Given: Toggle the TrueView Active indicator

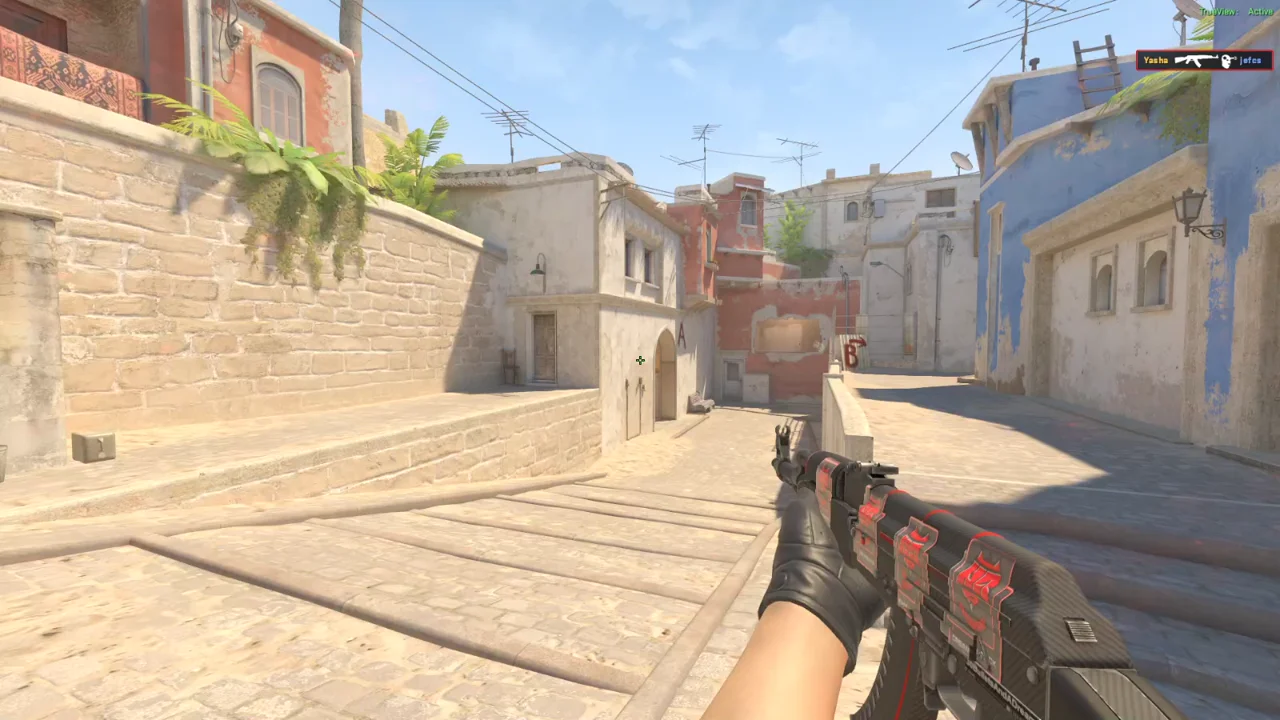Looking at the screenshot, I should (1236, 12).
